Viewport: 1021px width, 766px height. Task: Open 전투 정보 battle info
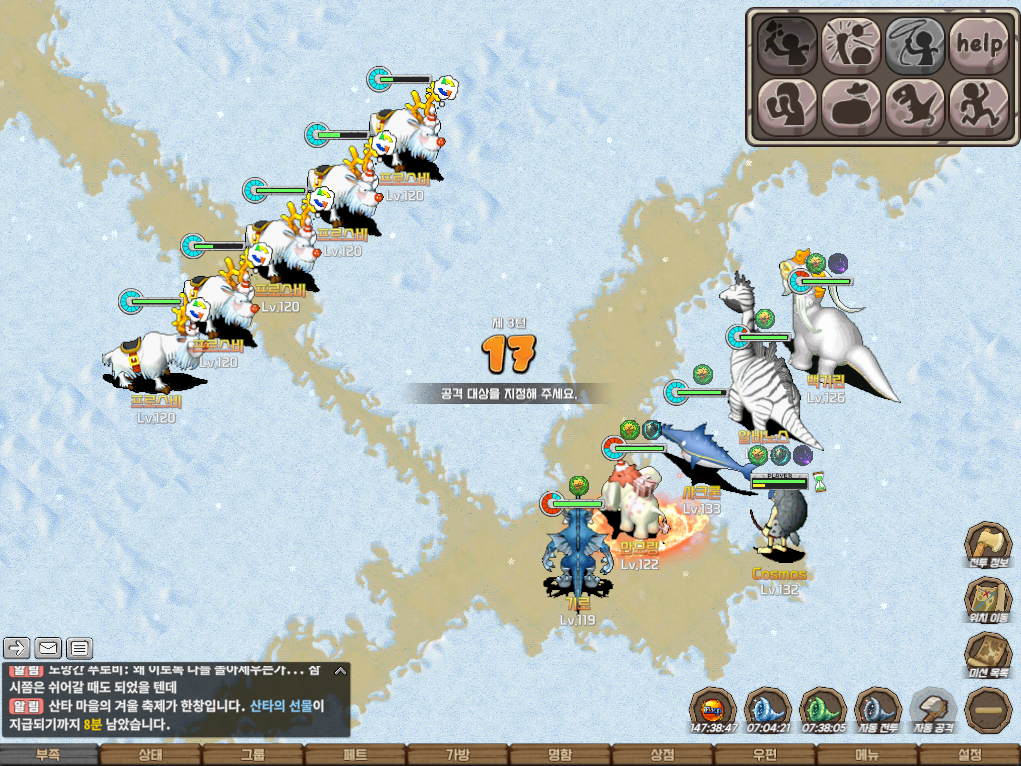(x=988, y=545)
